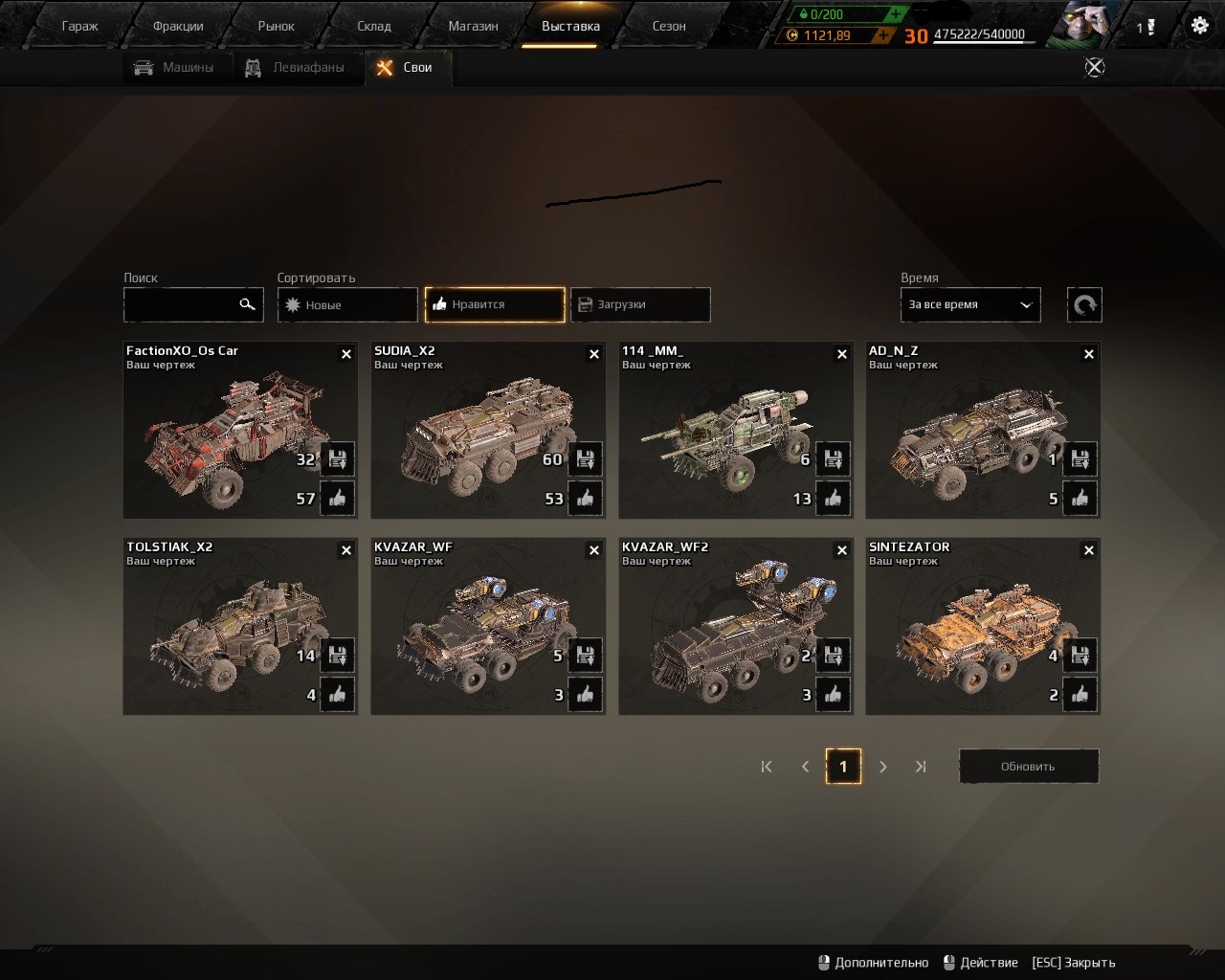This screenshot has height=980, width=1225.
Task: Select the search magnifier icon
Action: tap(248, 304)
